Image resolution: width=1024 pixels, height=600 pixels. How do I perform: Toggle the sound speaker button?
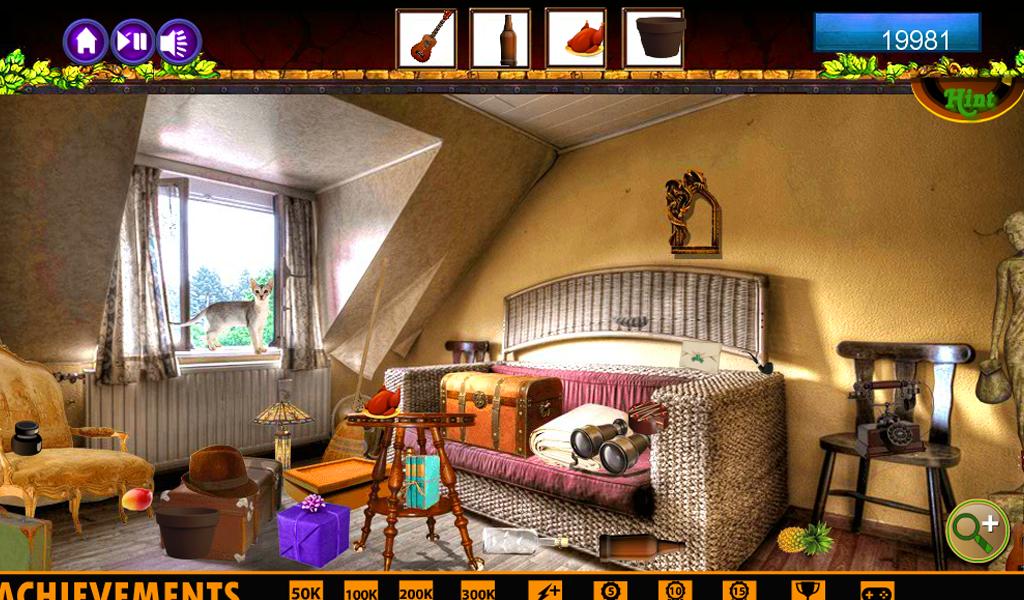(179, 42)
